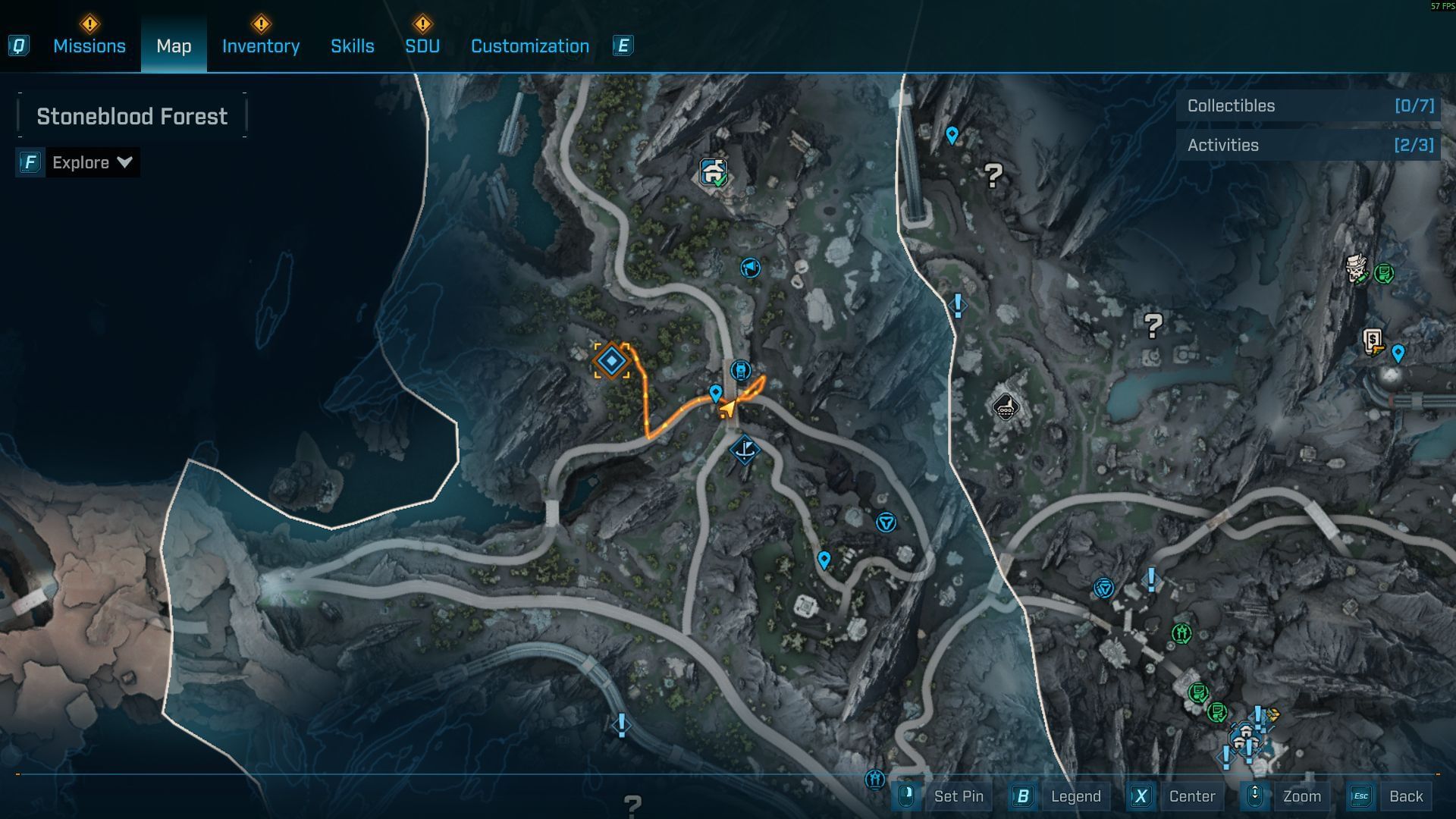Go to the Skills tab
1456x819 pixels.
point(352,46)
